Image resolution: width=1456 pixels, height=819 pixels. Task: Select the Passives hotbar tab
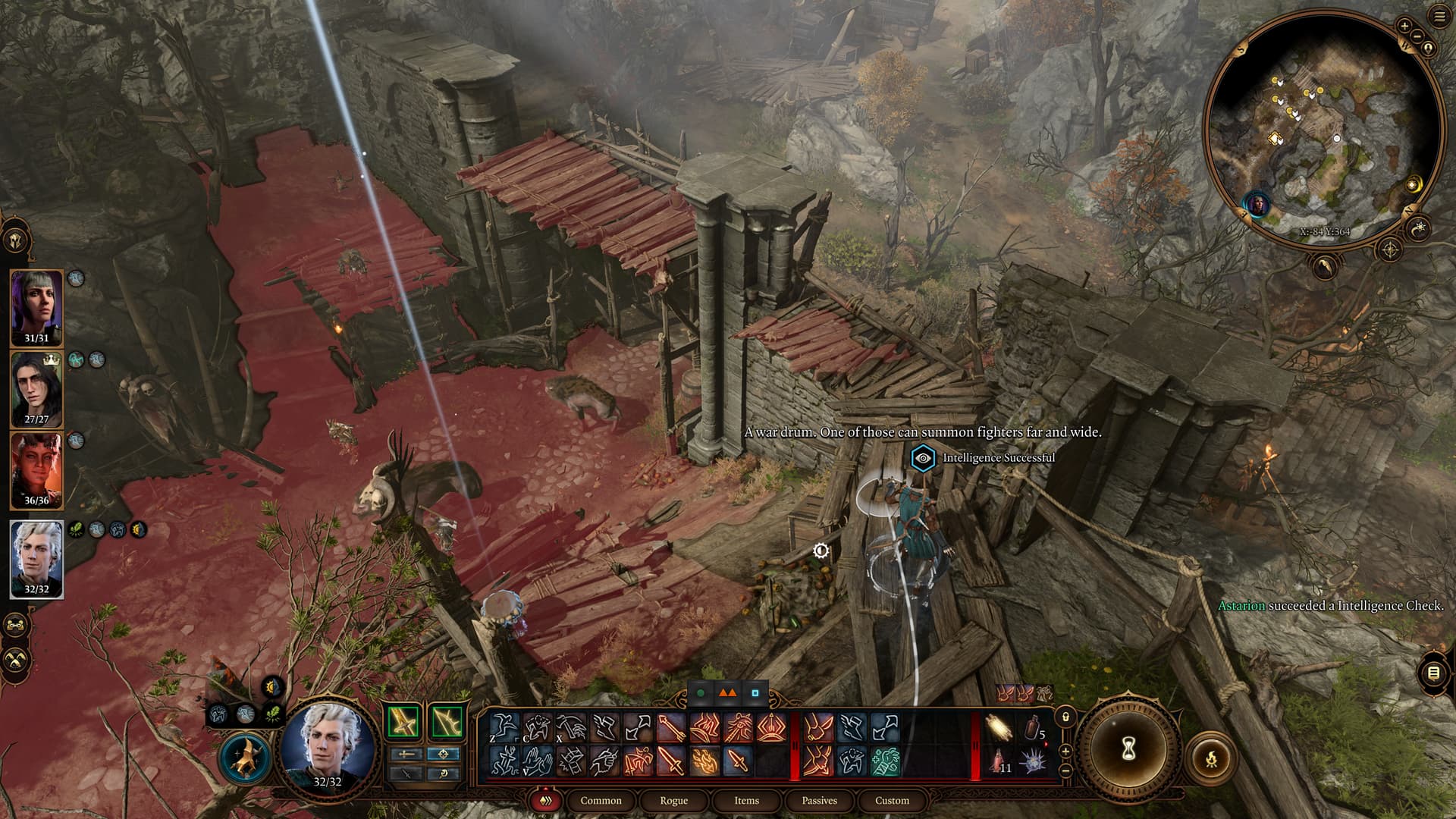click(819, 800)
